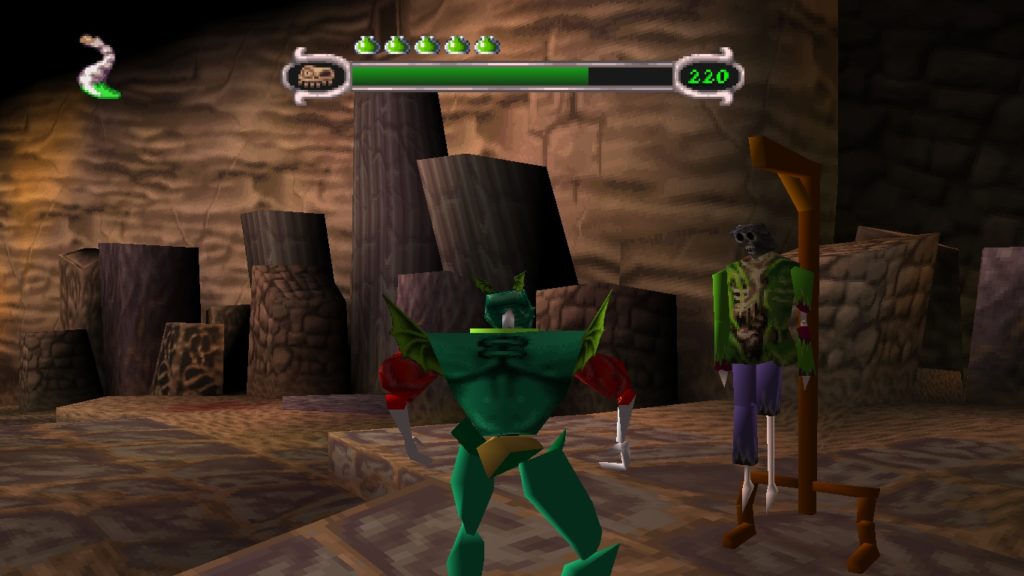This screenshot has height=576, width=1024.
Task: Select the equipped weapon icon
Action: coord(99,68)
